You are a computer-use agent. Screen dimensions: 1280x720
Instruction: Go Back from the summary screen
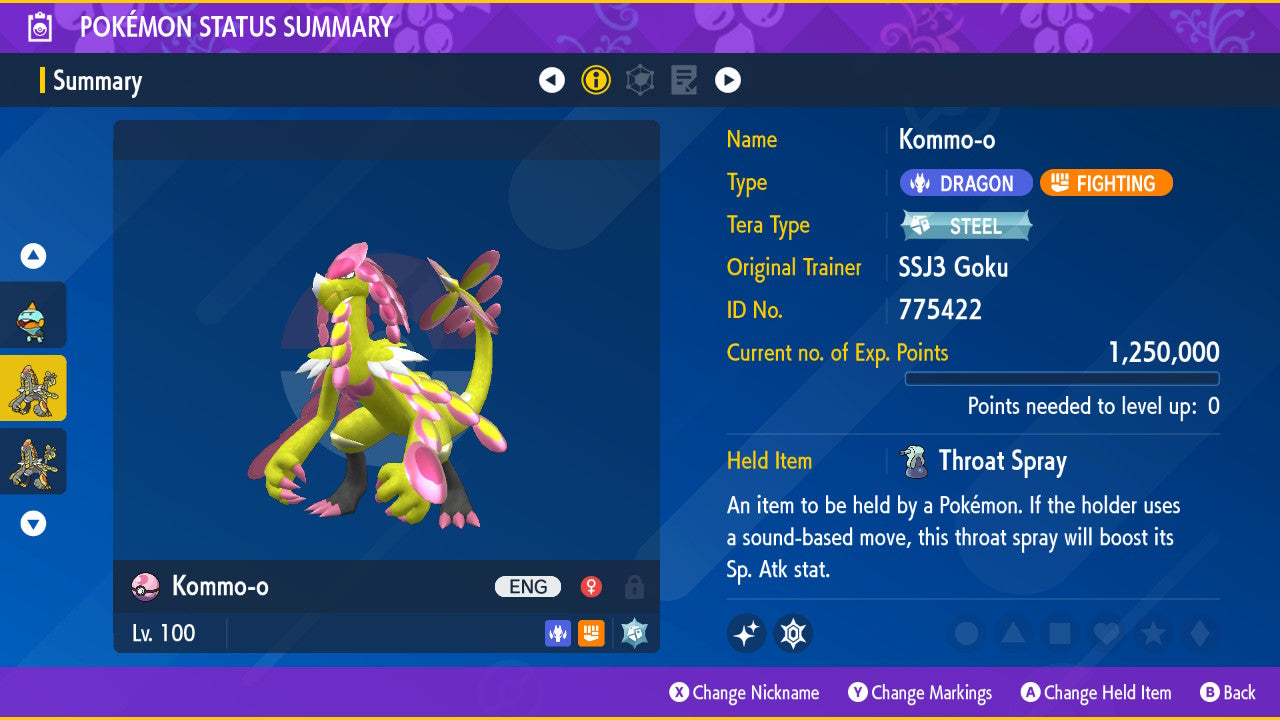pyautogui.click(x=1228, y=693)
